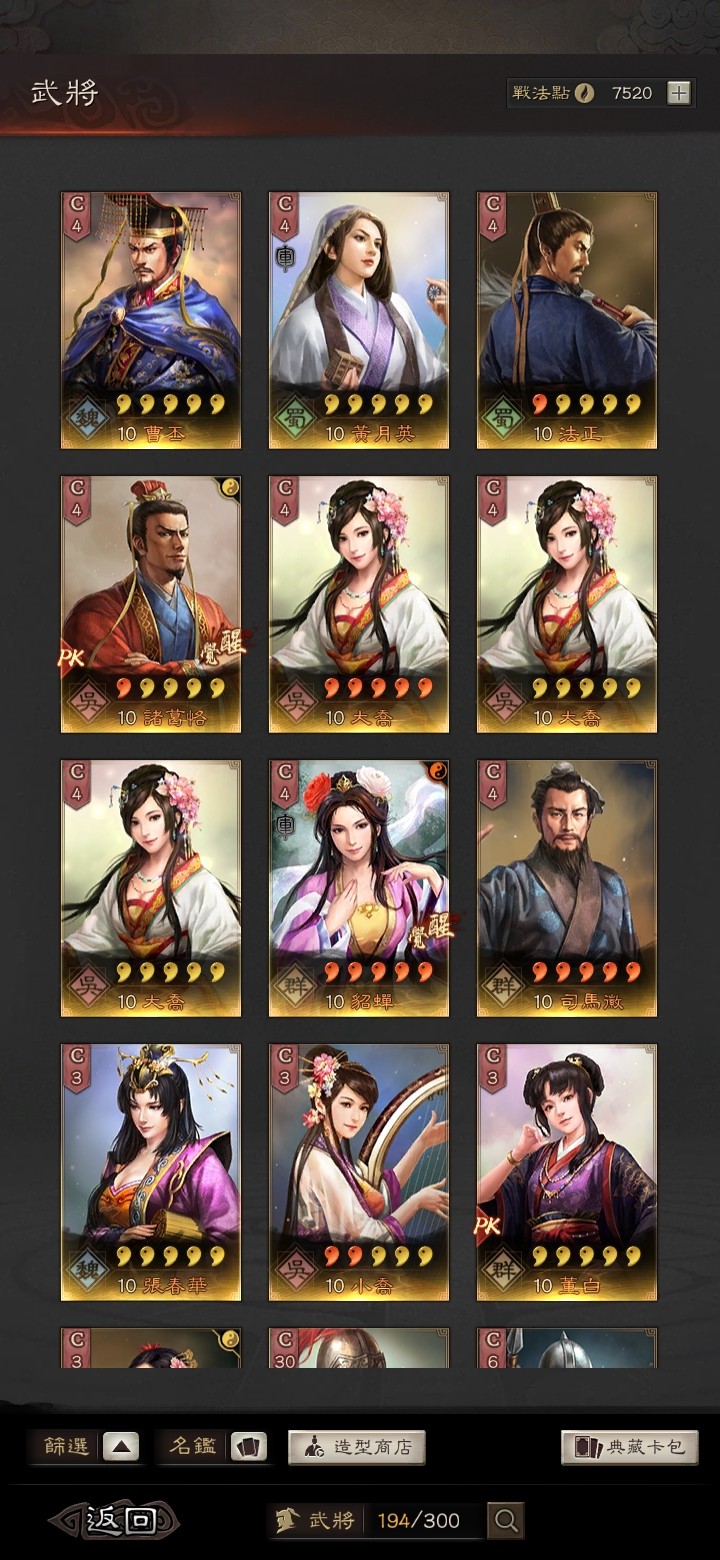This screenshot has width=720, height=1560.
Task: Open the 董白 general card
Action: coord(567,1172)
